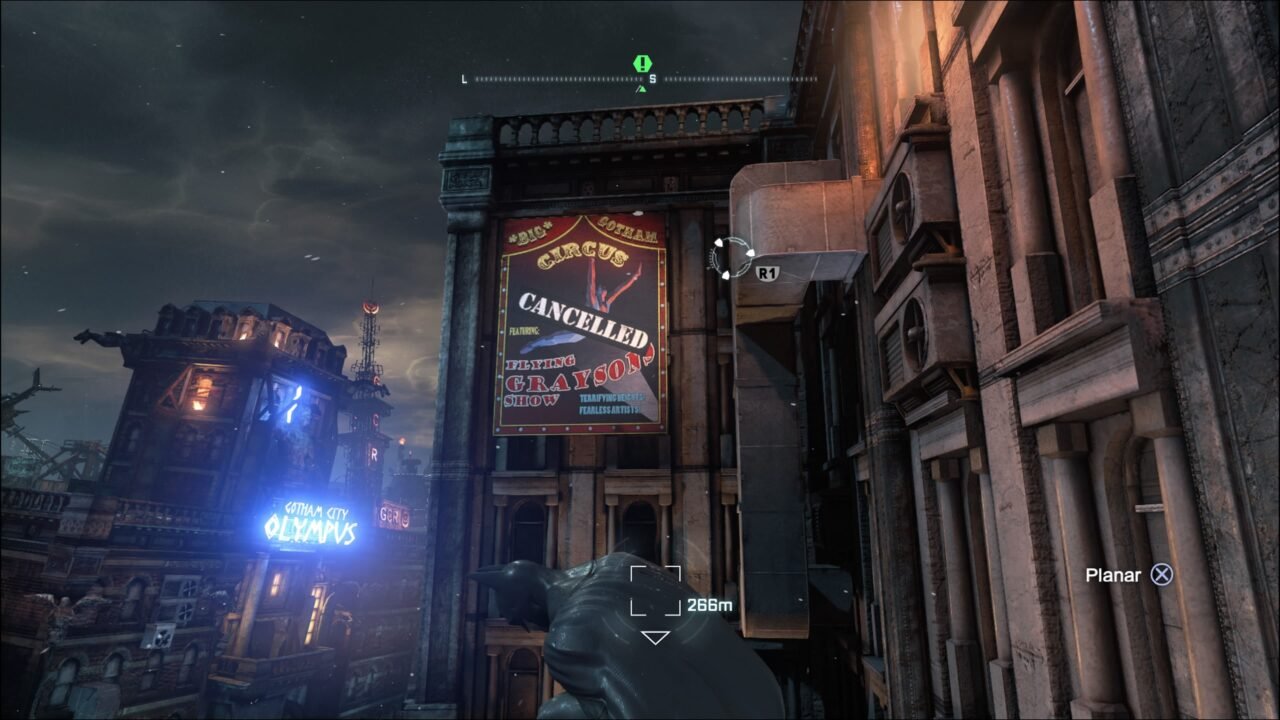Select the 266m distance marker

(x=708, y=603)
